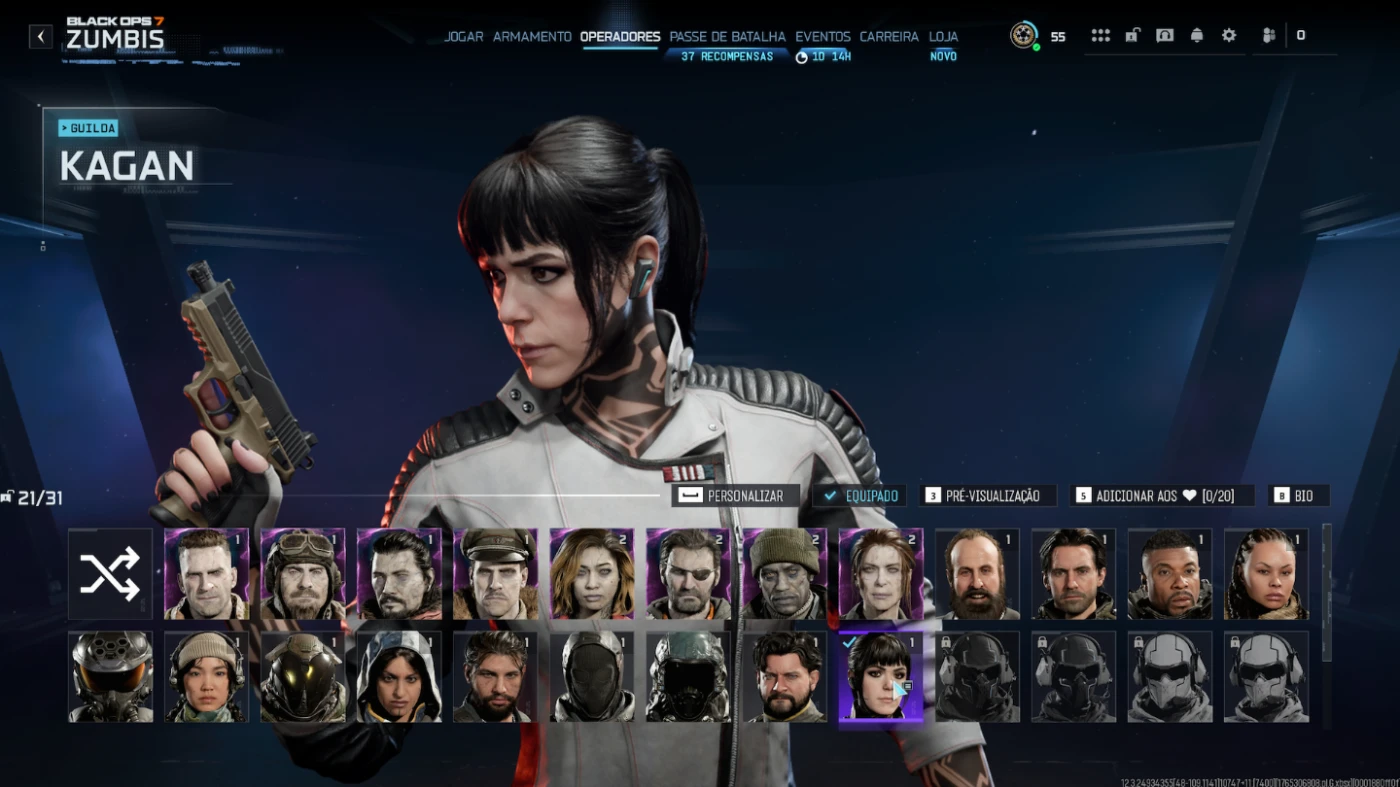
Task: Visit the Loja store tab
Action: [943, 37]
